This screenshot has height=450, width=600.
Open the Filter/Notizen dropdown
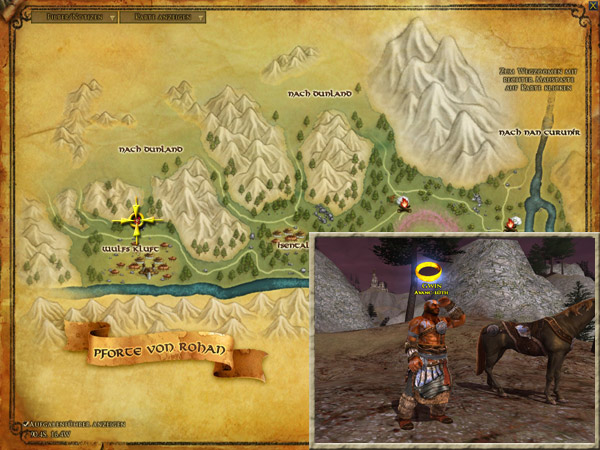coord(75,17)
